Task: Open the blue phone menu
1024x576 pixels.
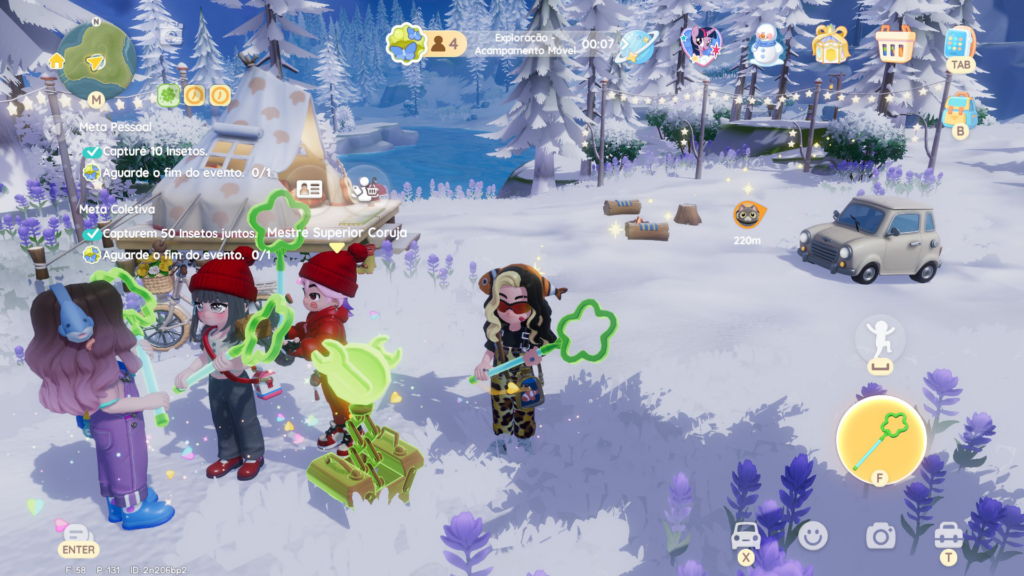Action: (x=959, y=42)
